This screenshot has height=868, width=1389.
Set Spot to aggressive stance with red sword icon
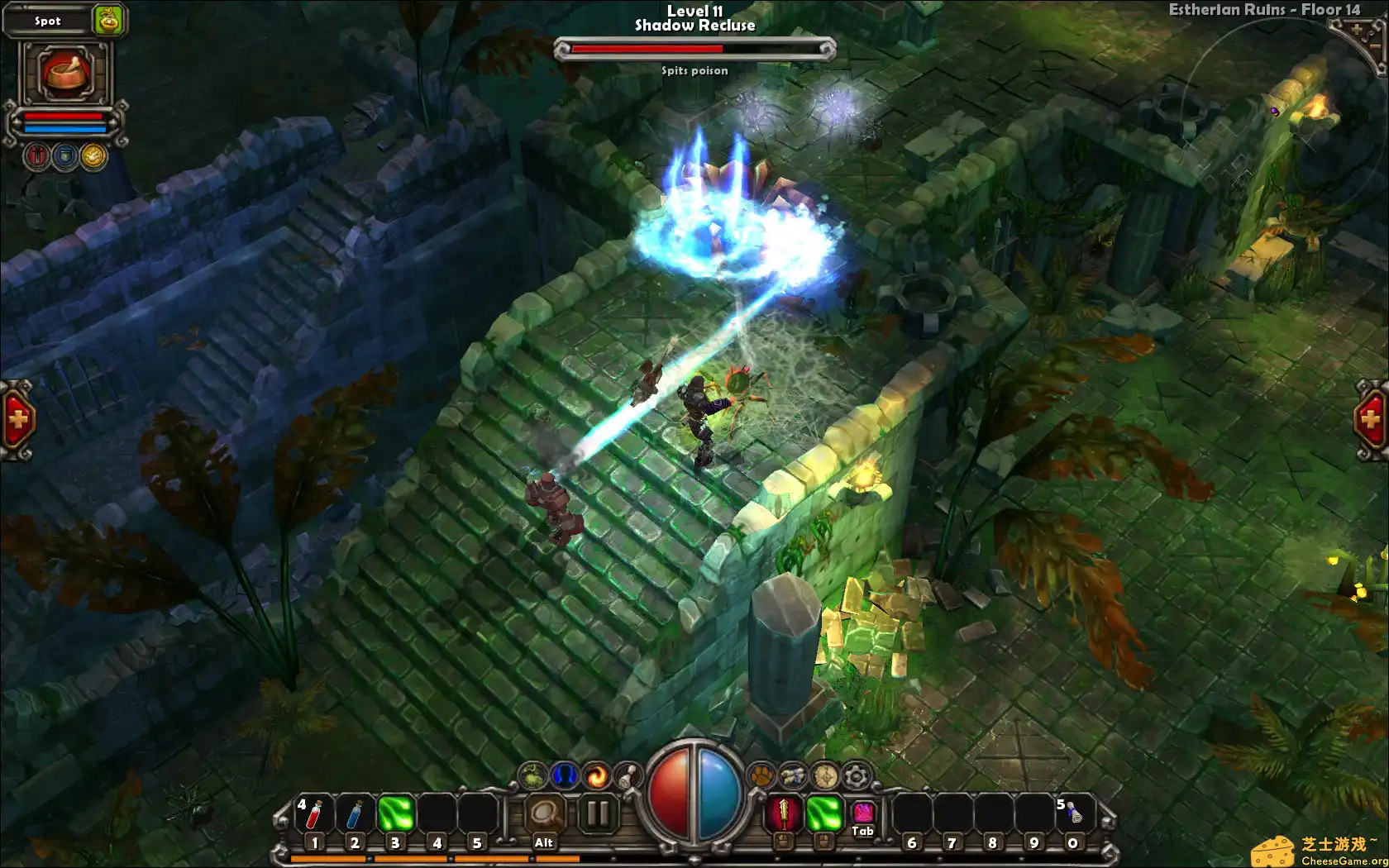coord(37,155)
